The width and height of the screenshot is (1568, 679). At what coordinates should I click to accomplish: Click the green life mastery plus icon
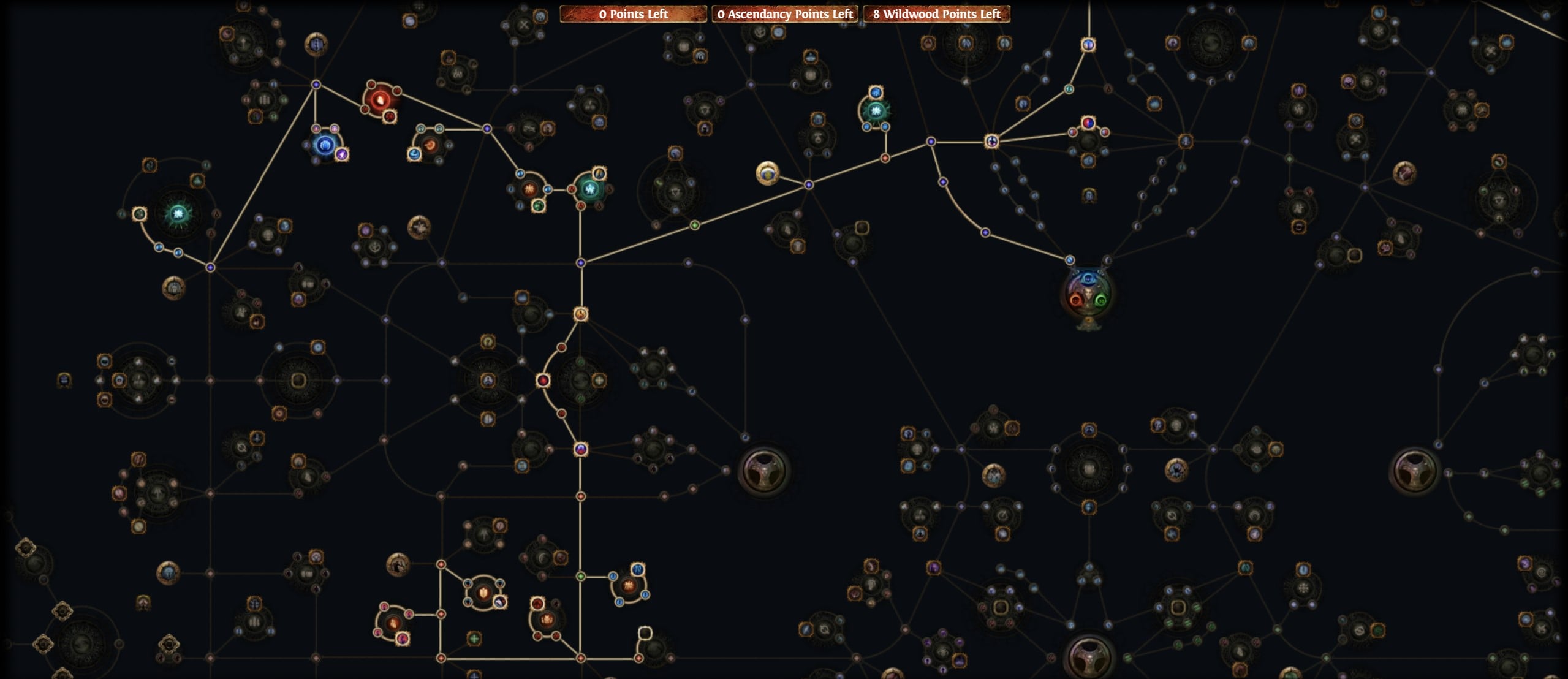pos(474,638)
